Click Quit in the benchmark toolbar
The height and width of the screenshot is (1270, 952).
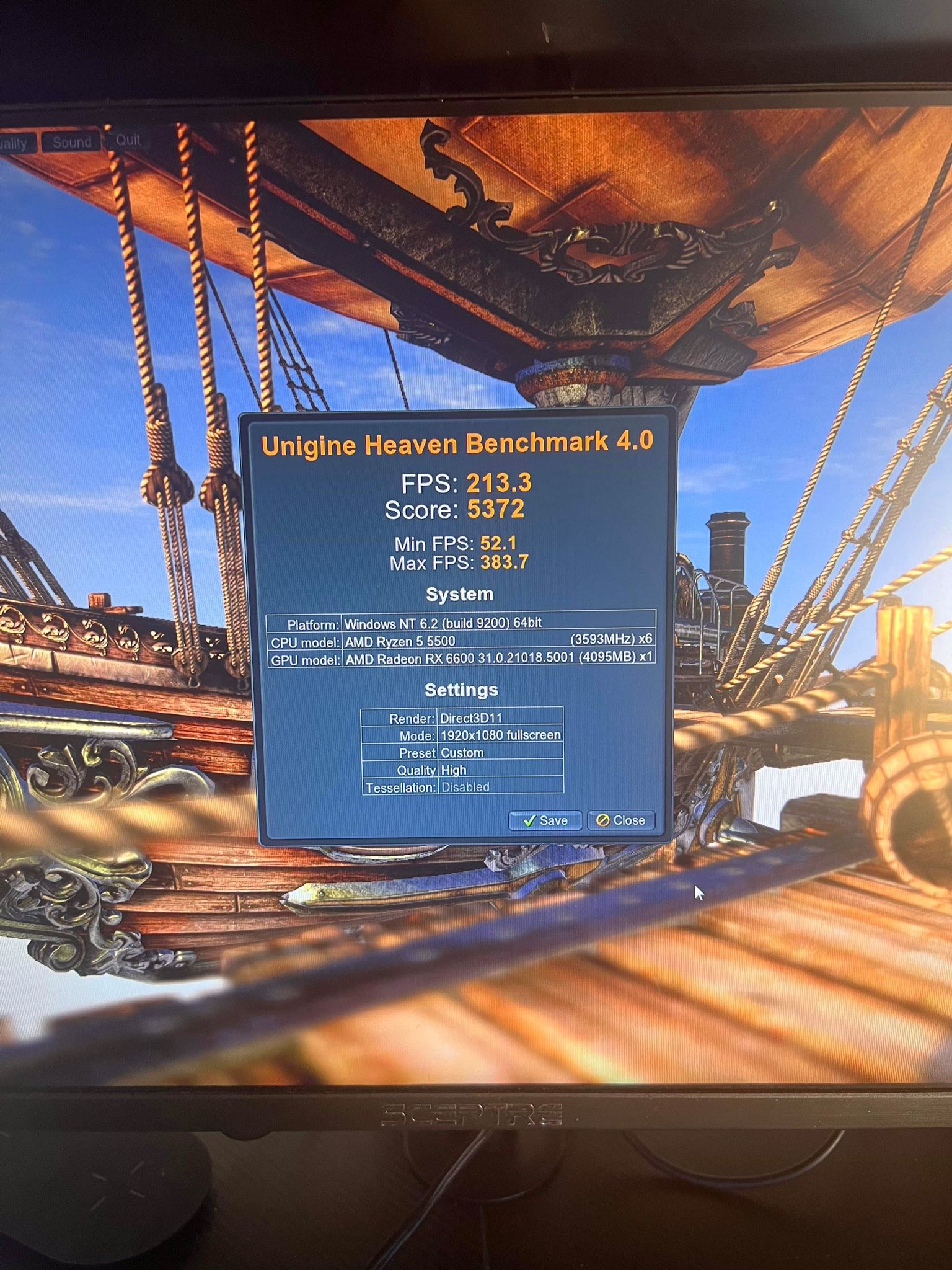128,140
